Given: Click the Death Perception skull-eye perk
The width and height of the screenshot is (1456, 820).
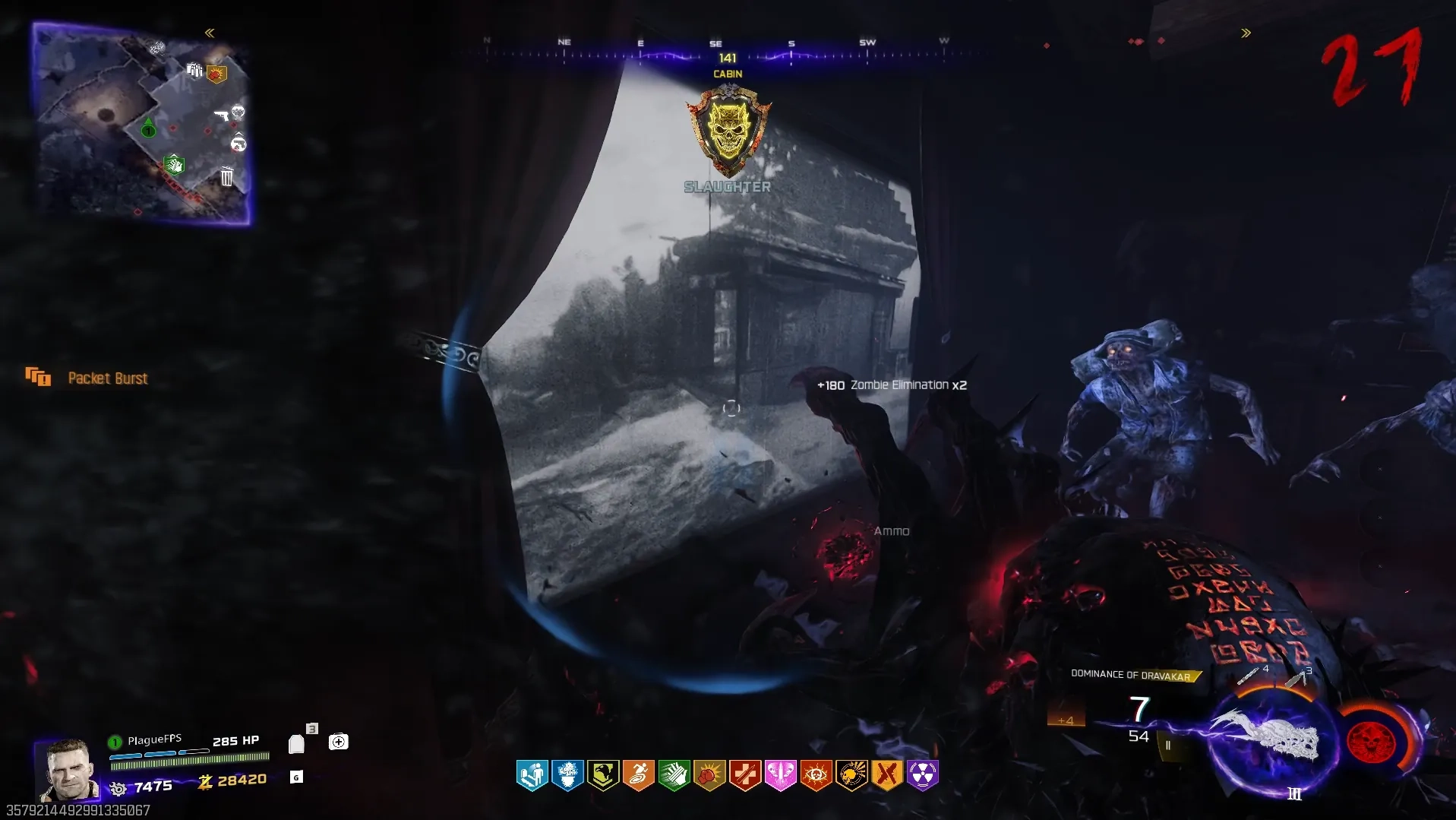Looking at the screenshot, I should (x=816, y=775).
